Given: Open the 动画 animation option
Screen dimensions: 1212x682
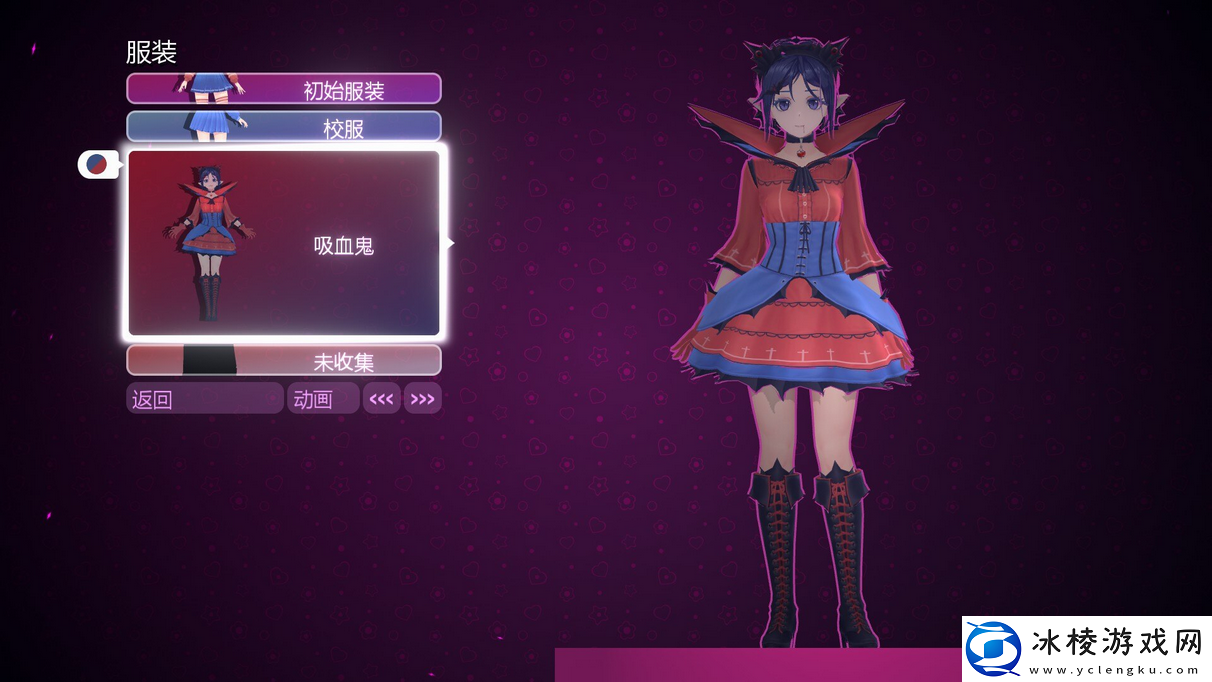Looking at the screenshot, I should point(322,399).
